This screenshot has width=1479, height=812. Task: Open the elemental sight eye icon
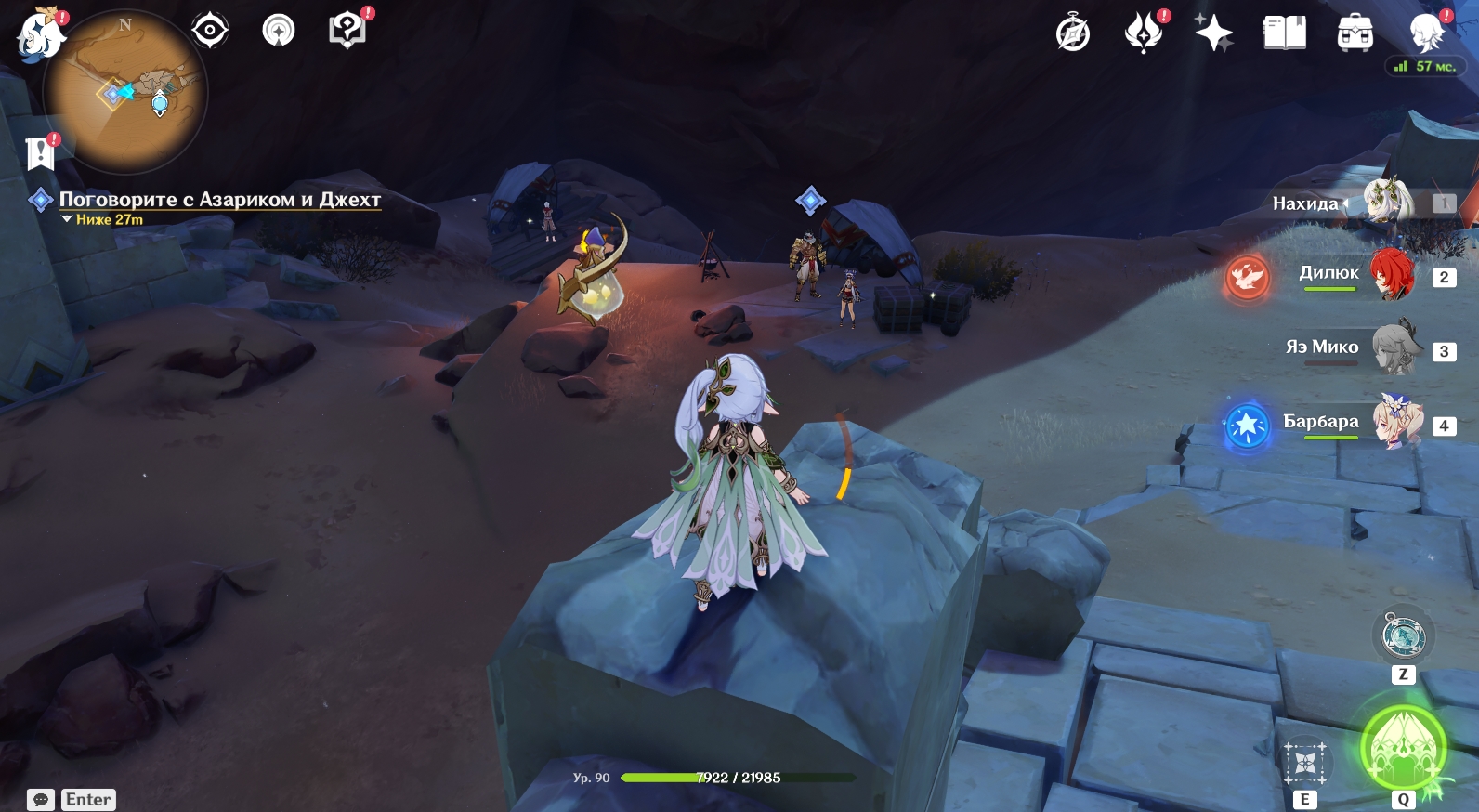[210, 31]
